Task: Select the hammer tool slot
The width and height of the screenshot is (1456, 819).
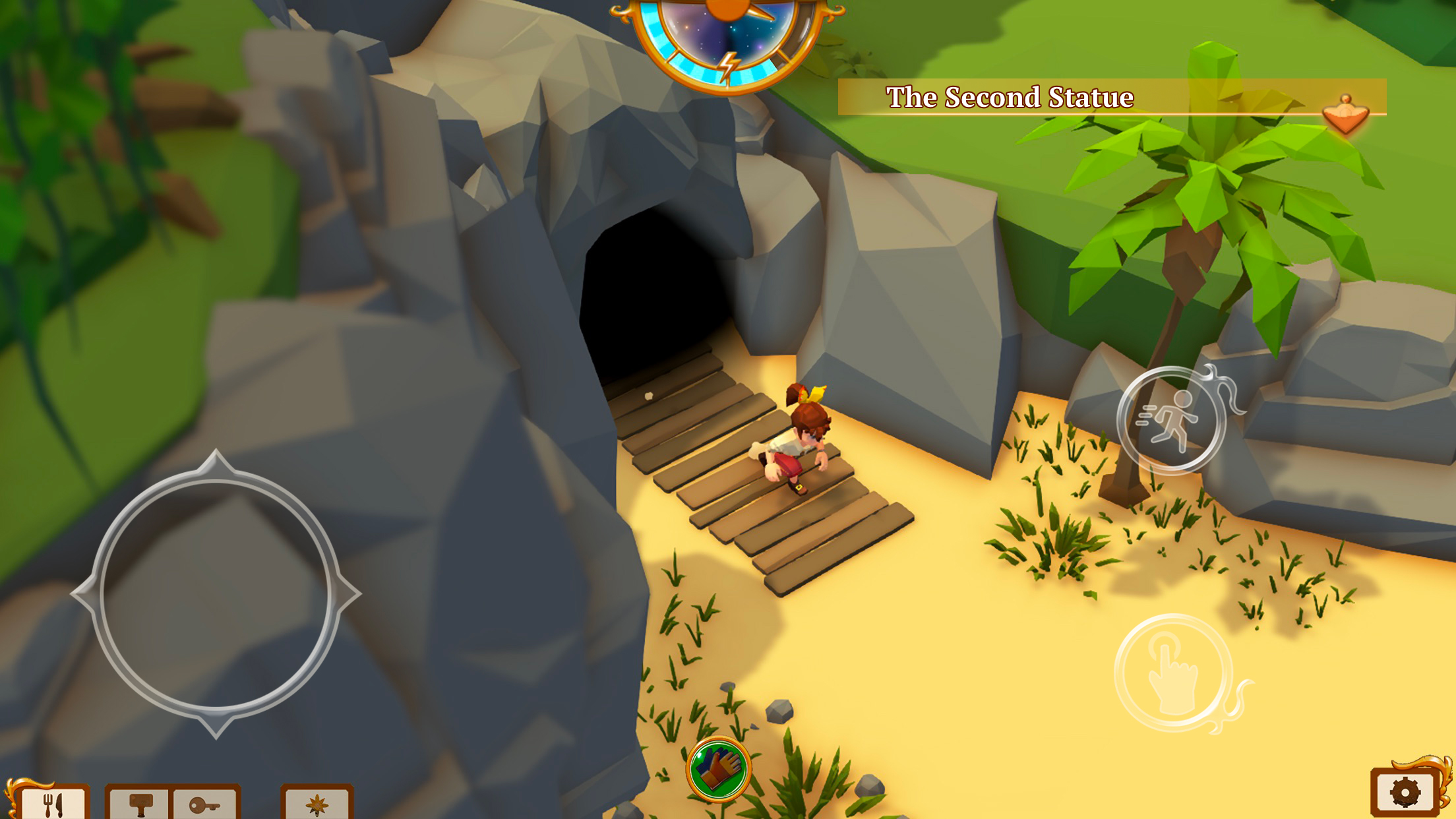Action: tap(139, 803)
